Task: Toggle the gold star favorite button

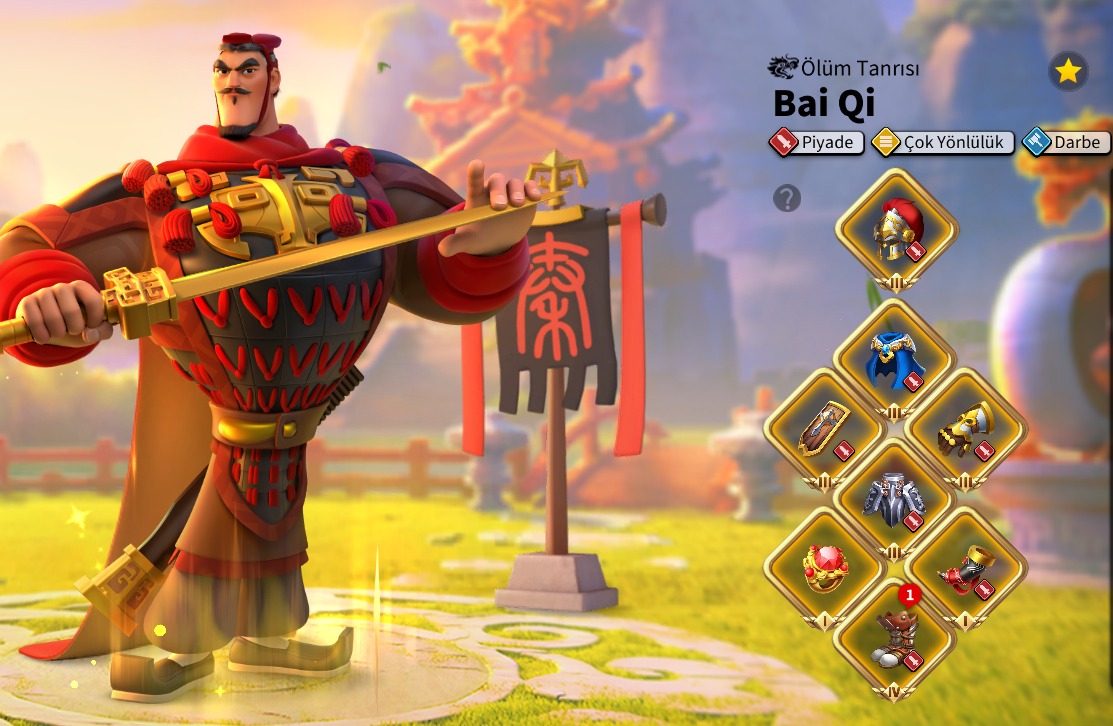Action: click(x=1068, y=71)
